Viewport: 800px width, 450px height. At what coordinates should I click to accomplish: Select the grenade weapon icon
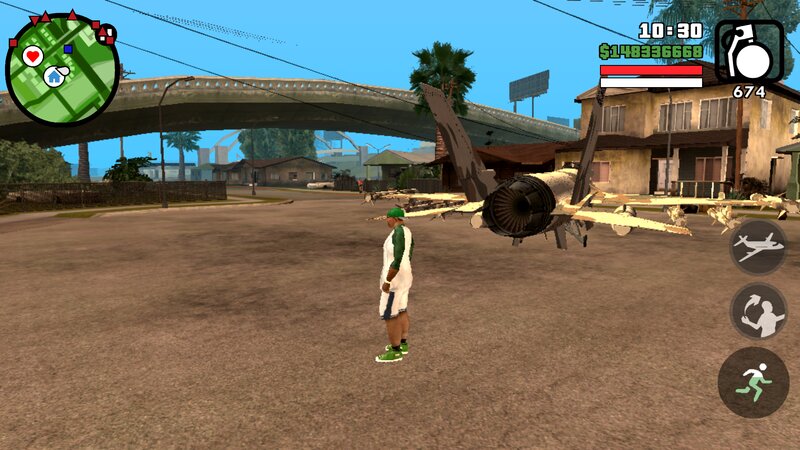(749, 52)
